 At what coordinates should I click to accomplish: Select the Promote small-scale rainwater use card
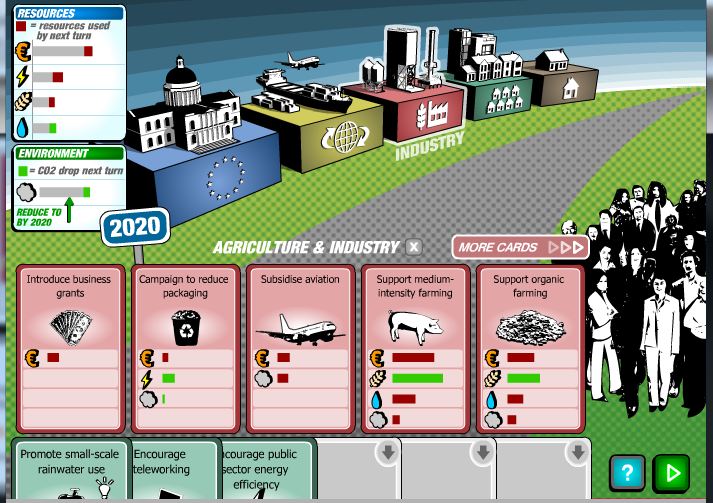pyautogui.click(x=69, y=470)
